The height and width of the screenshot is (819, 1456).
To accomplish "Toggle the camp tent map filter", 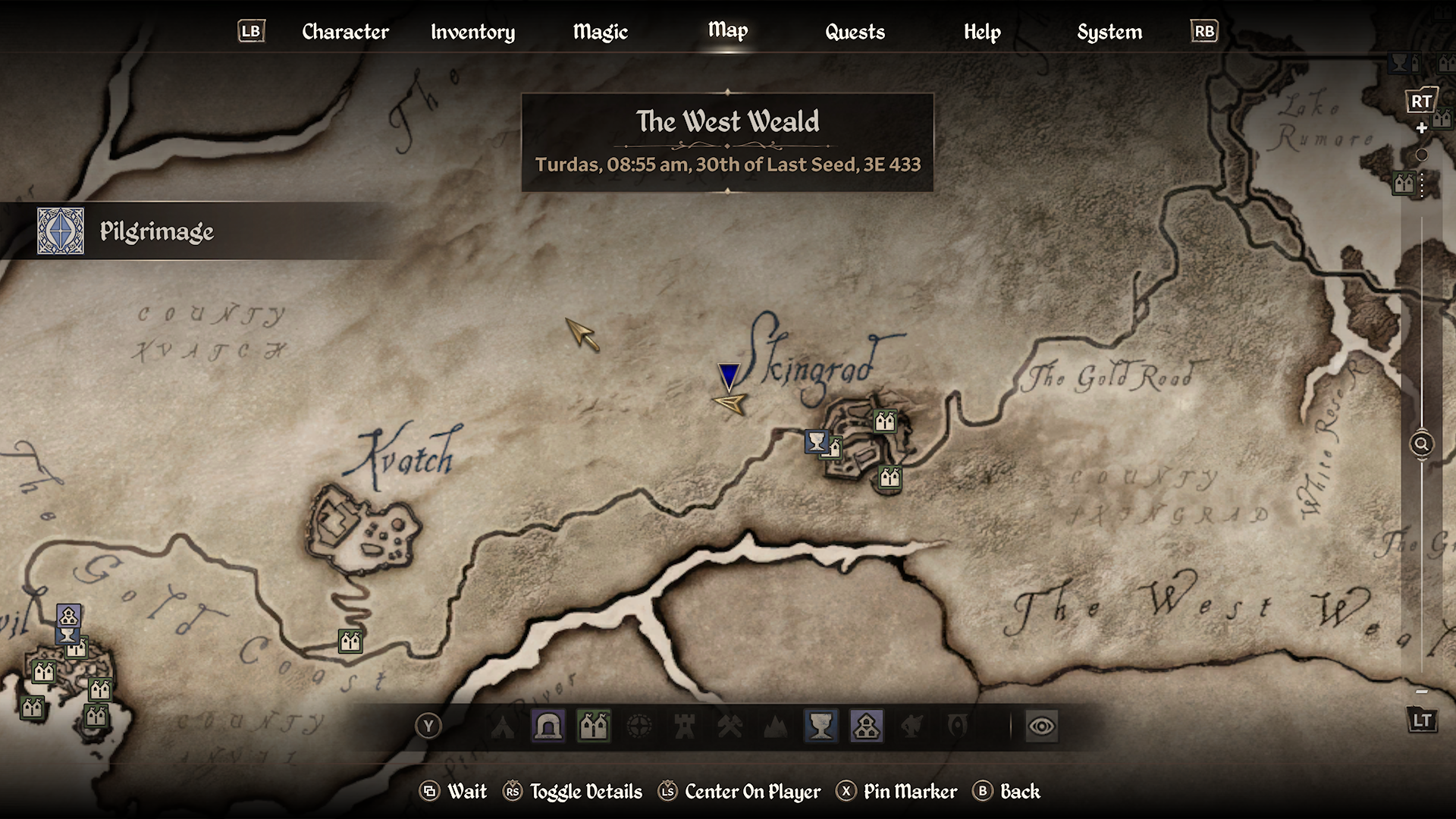I will 503,726.
